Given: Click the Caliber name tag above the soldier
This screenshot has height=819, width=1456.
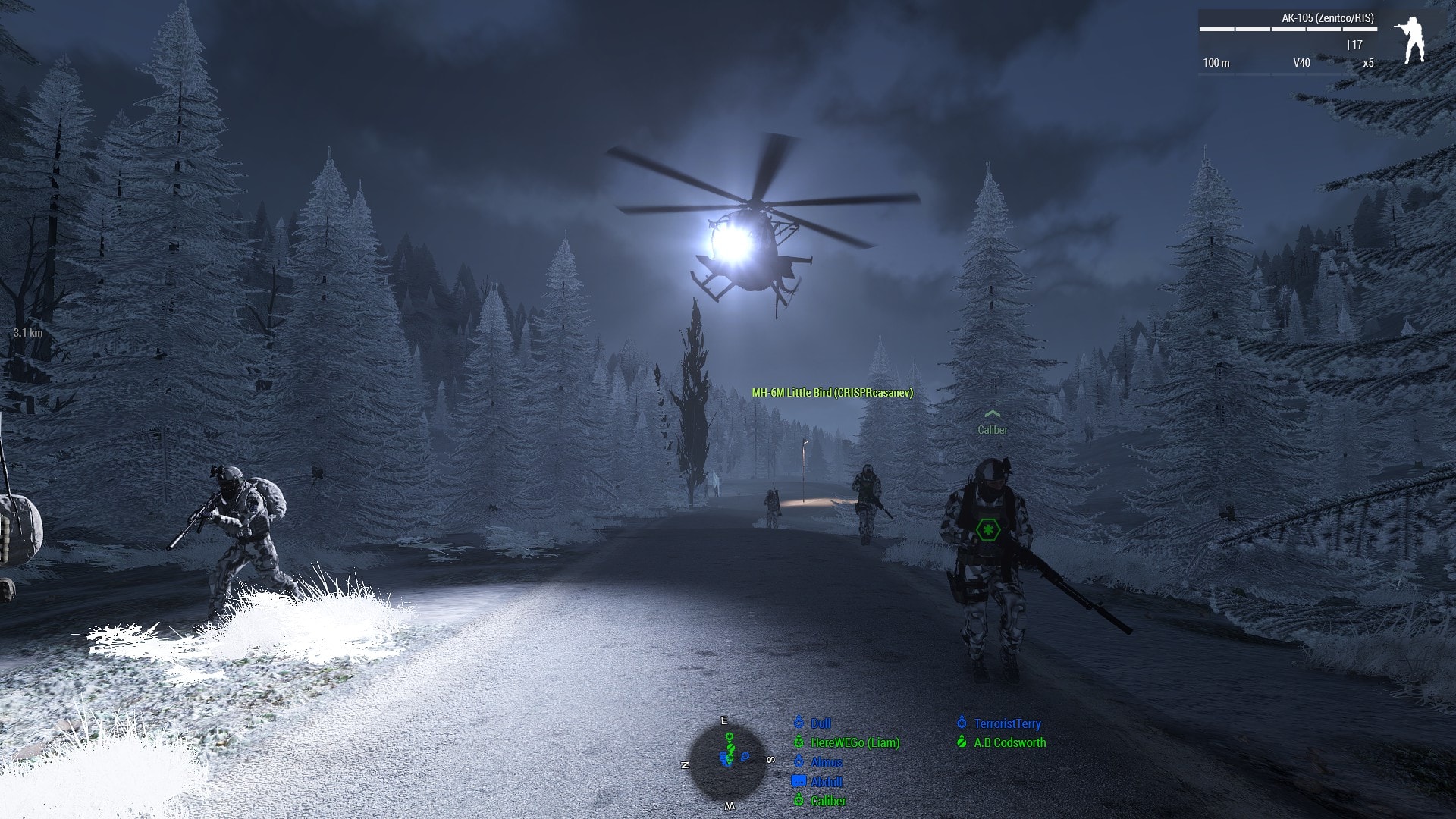Looking at the screenshot, I should [992, 430].
